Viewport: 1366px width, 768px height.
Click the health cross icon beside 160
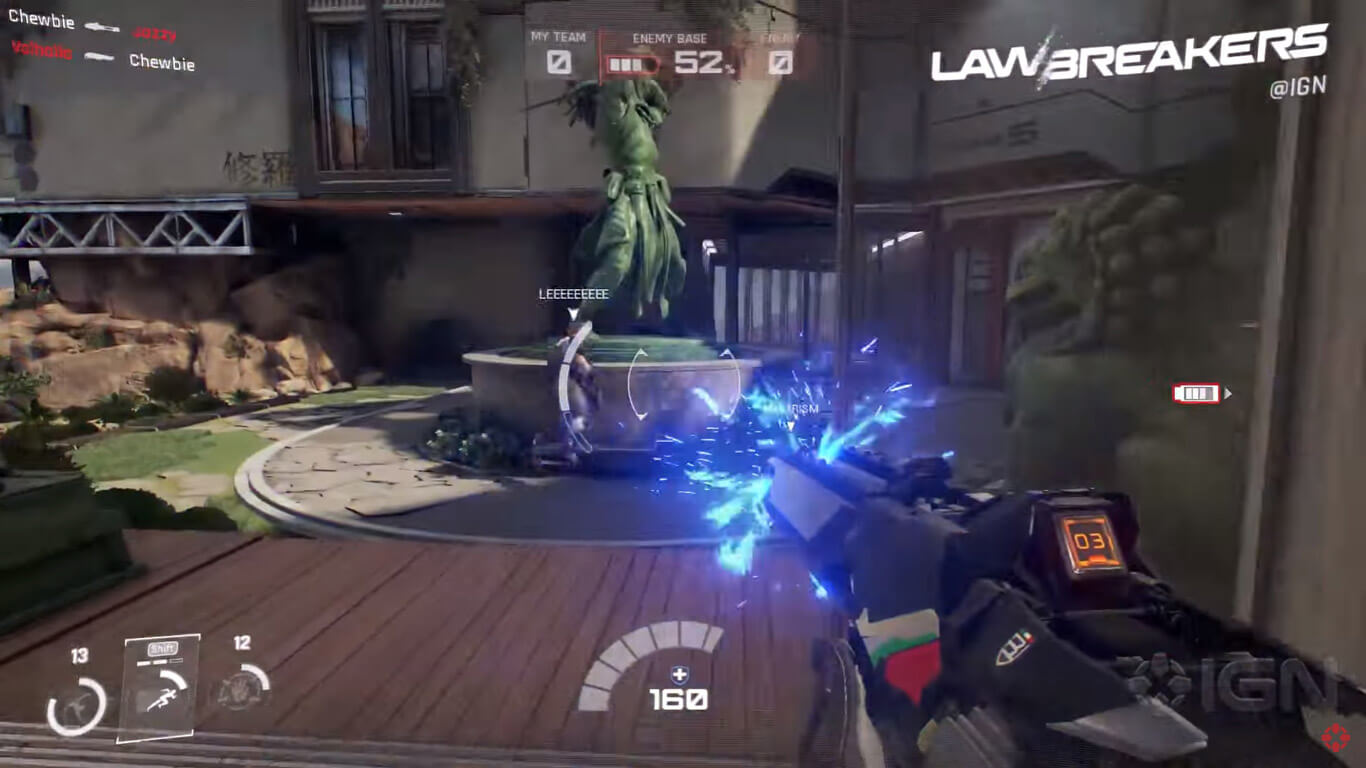click(x=678, y=674)
